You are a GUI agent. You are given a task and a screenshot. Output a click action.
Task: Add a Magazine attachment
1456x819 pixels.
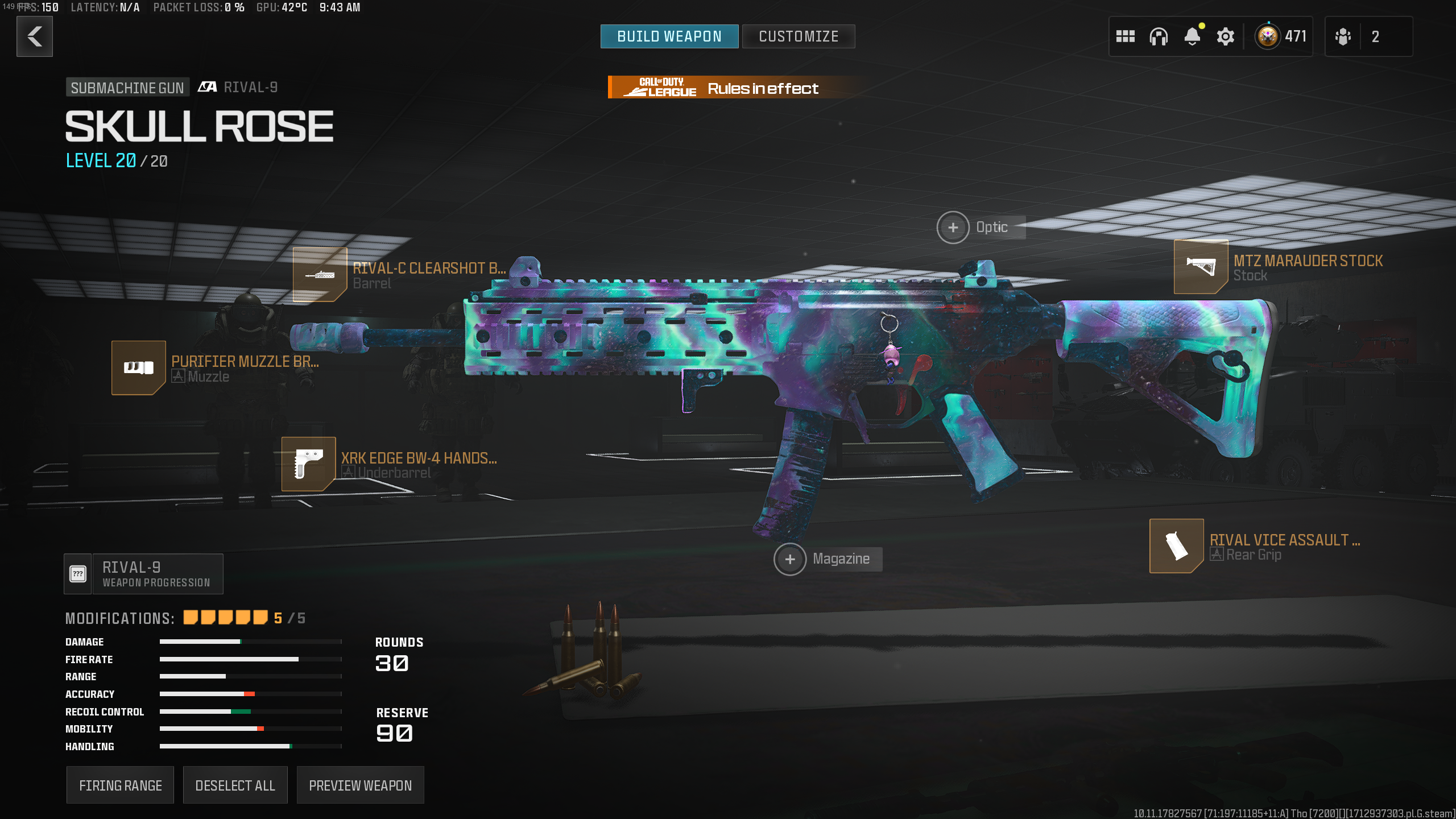pos(790,560)
